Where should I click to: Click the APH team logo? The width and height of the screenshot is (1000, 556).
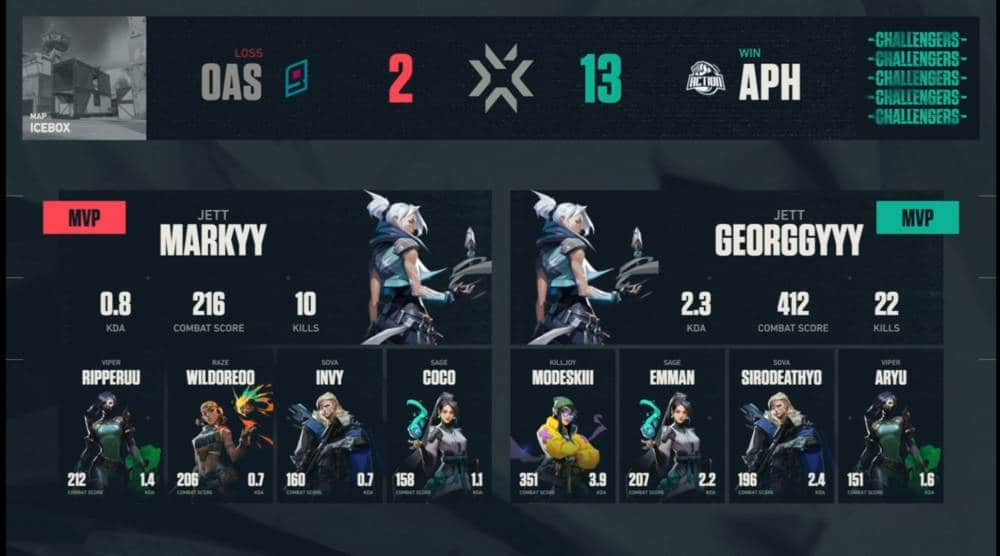[x=708, y=79]
